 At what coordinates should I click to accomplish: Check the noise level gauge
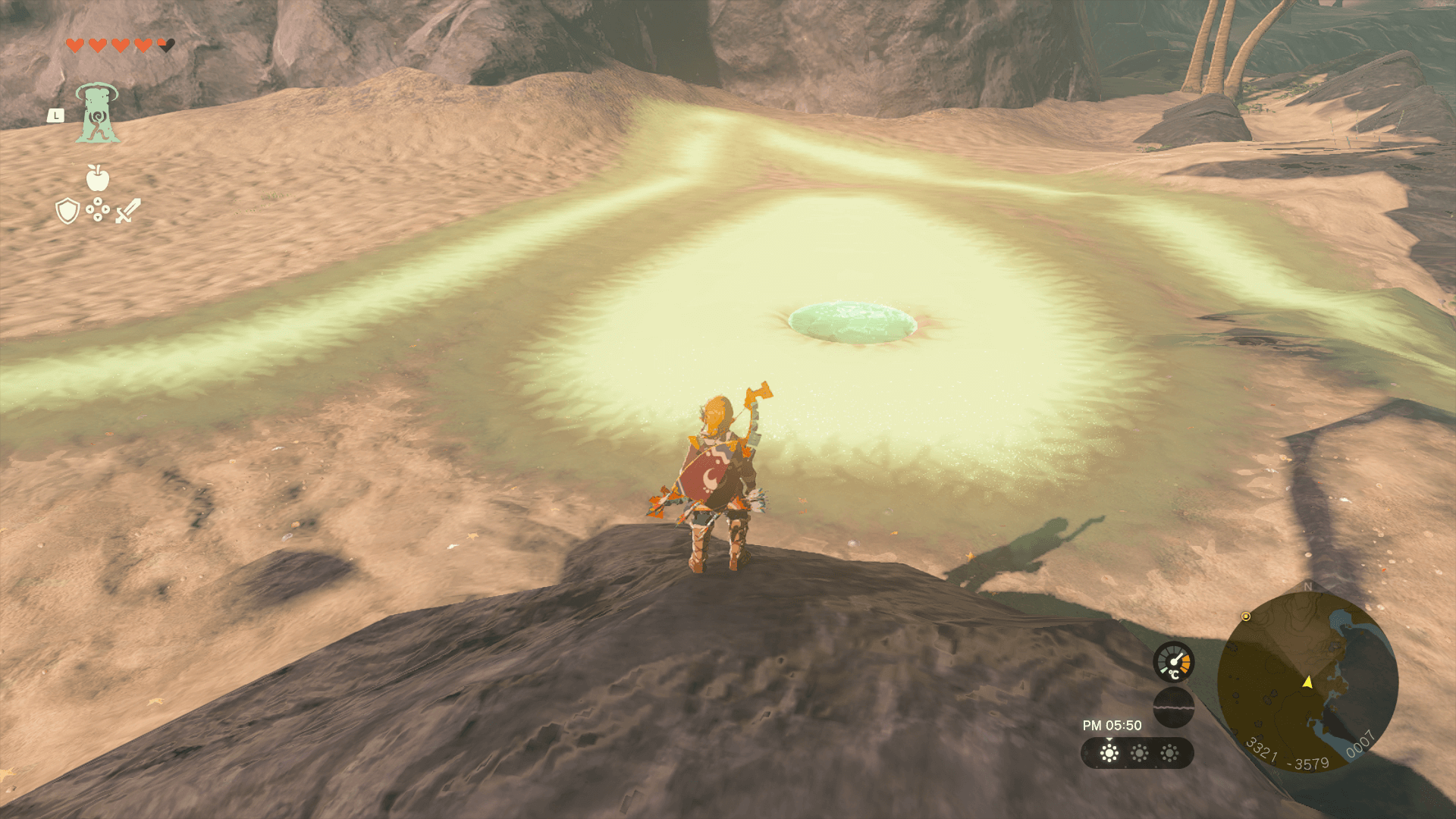pos(1173,707)
